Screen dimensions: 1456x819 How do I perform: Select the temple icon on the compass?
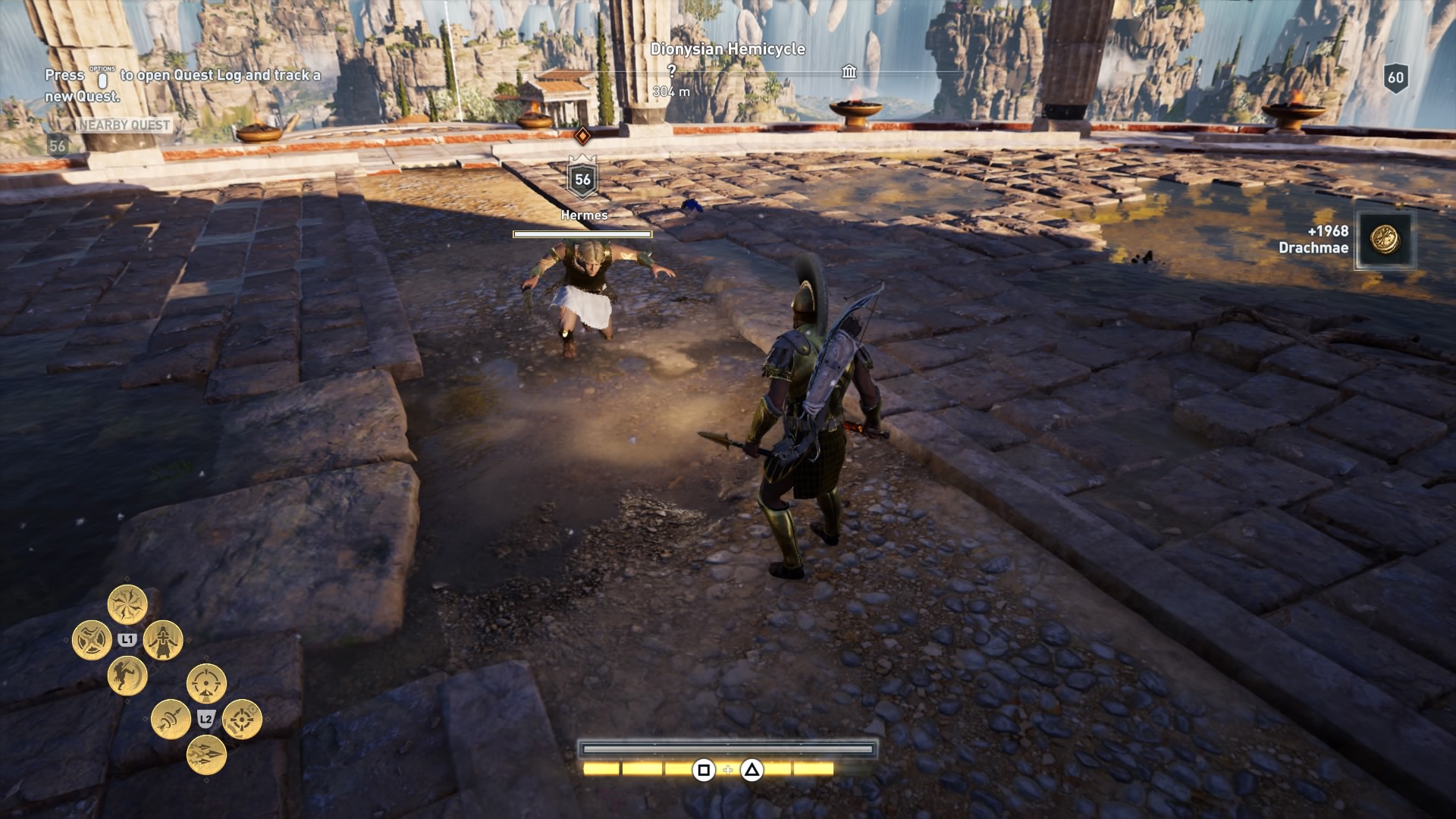(849, 72)
